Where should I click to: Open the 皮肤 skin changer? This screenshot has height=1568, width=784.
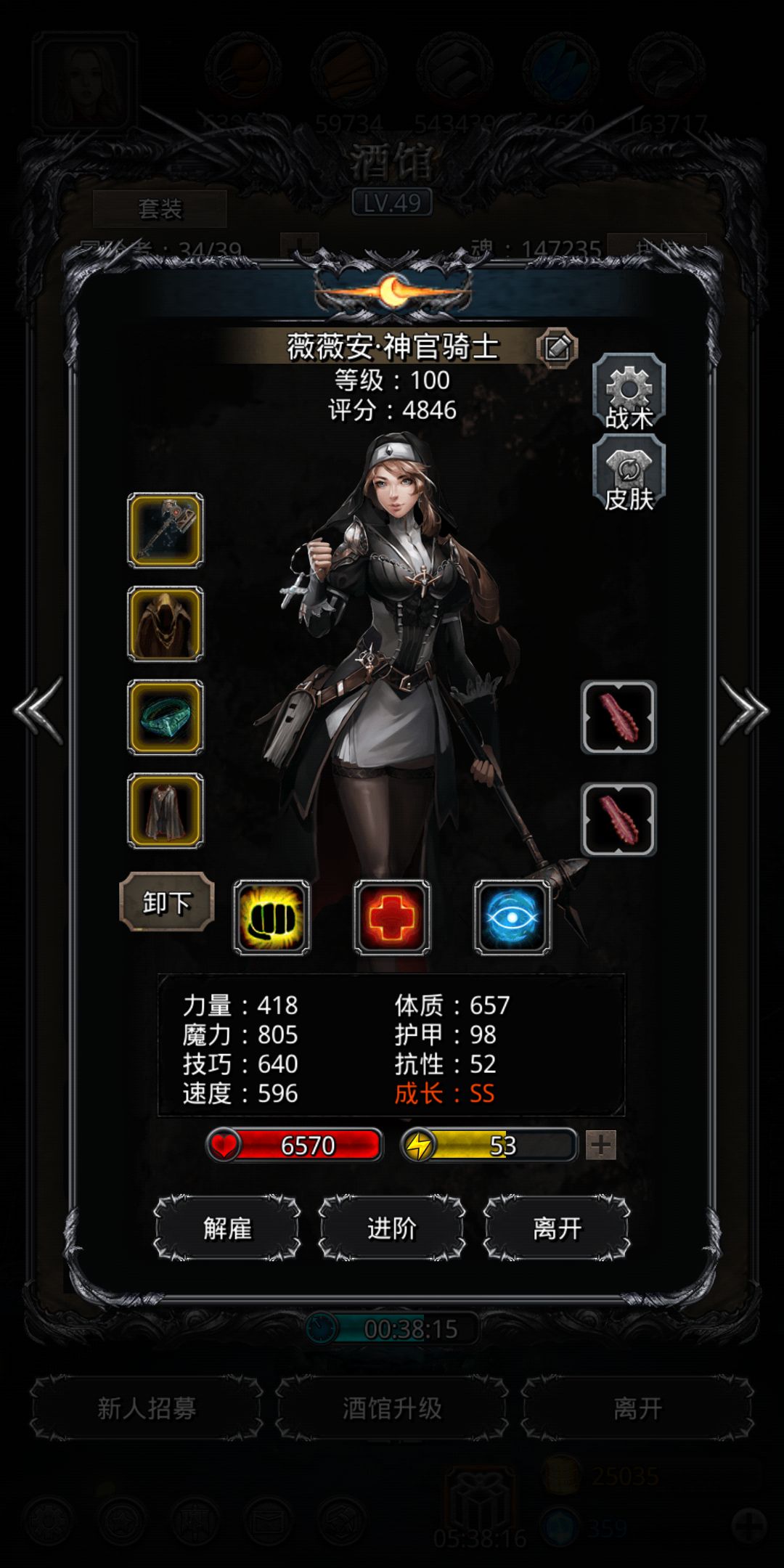coord(629,475)
